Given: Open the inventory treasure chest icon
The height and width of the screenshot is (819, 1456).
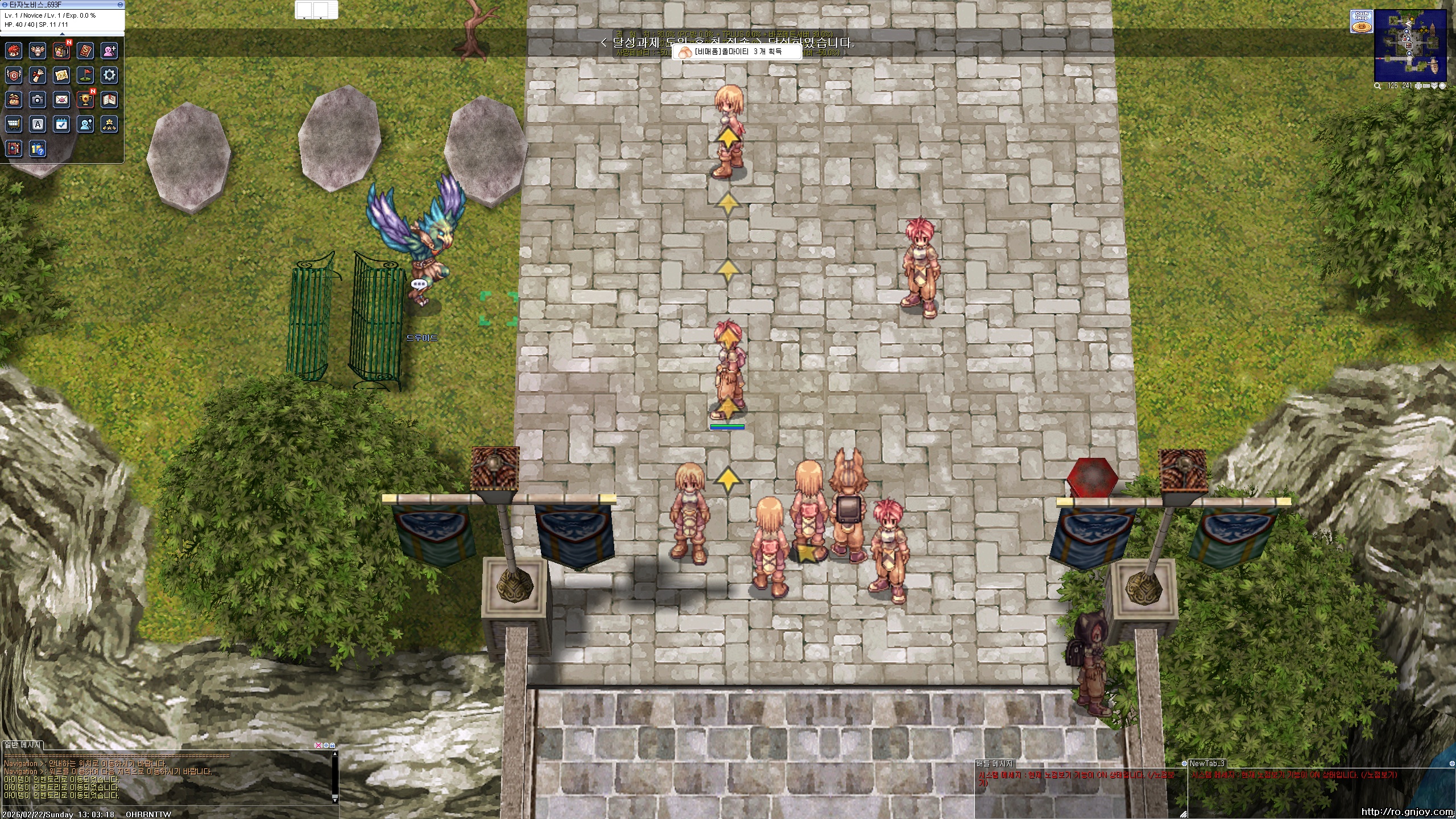Looking at the screenshot, I should (61, 51).
